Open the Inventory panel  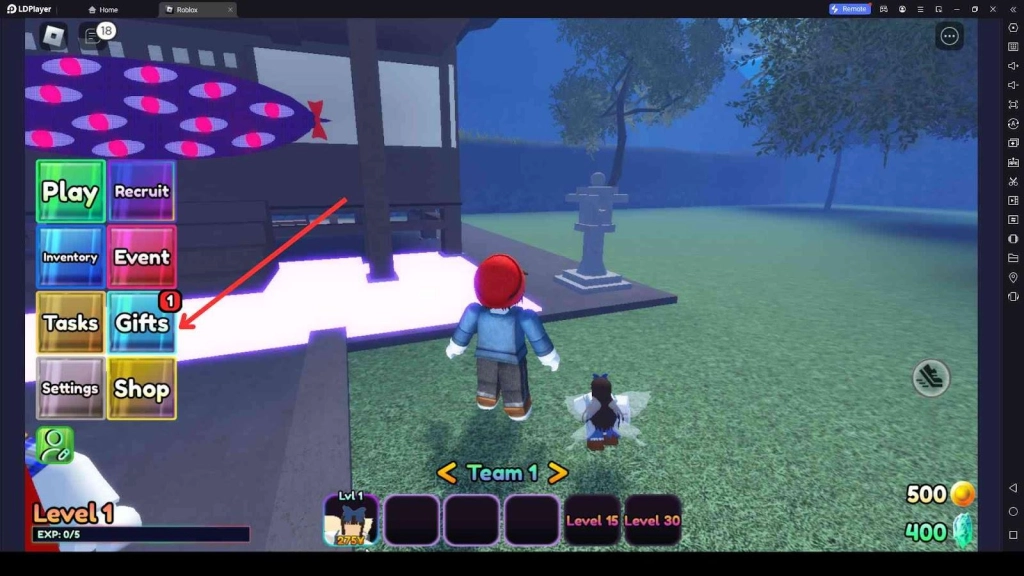tap(70, 257)
